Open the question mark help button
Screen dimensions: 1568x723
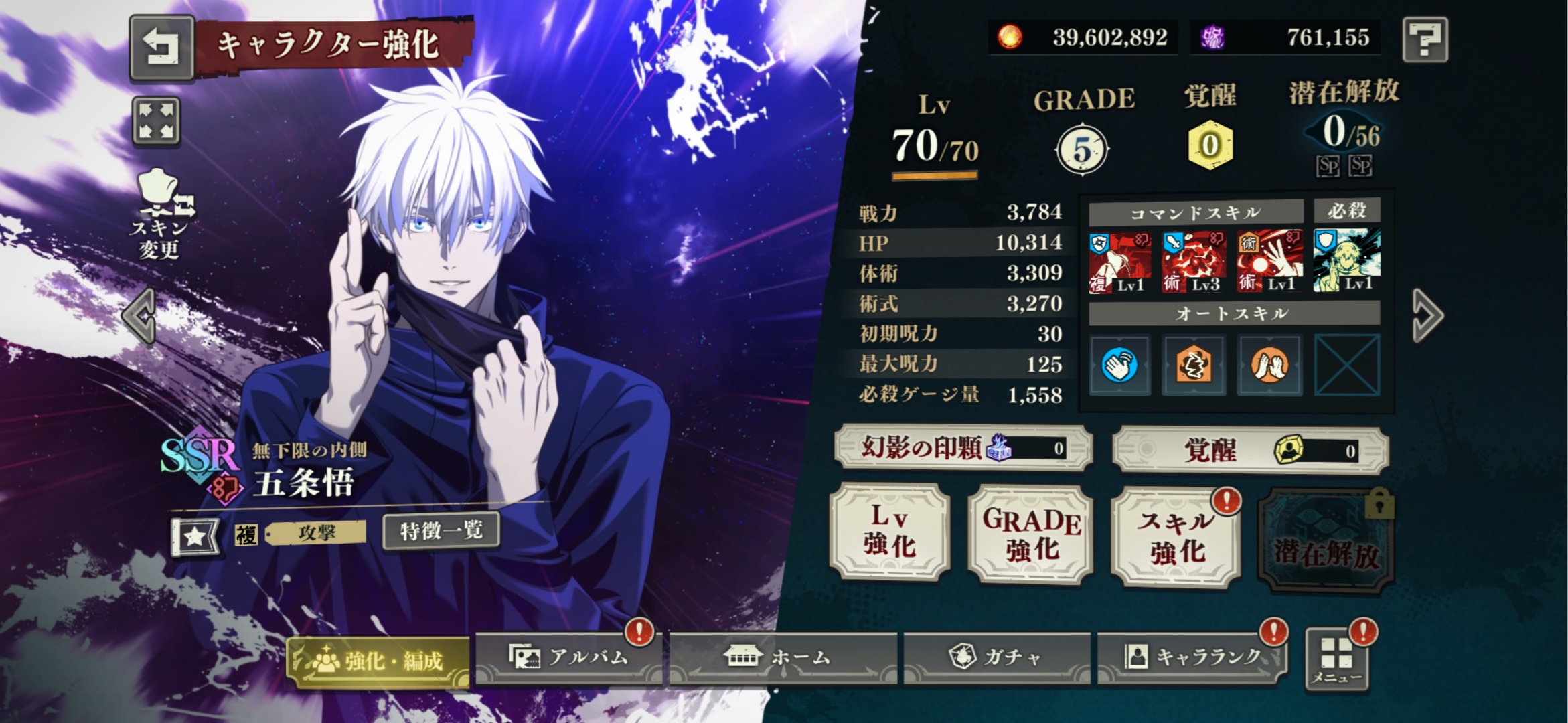(x=1425, y=40)
